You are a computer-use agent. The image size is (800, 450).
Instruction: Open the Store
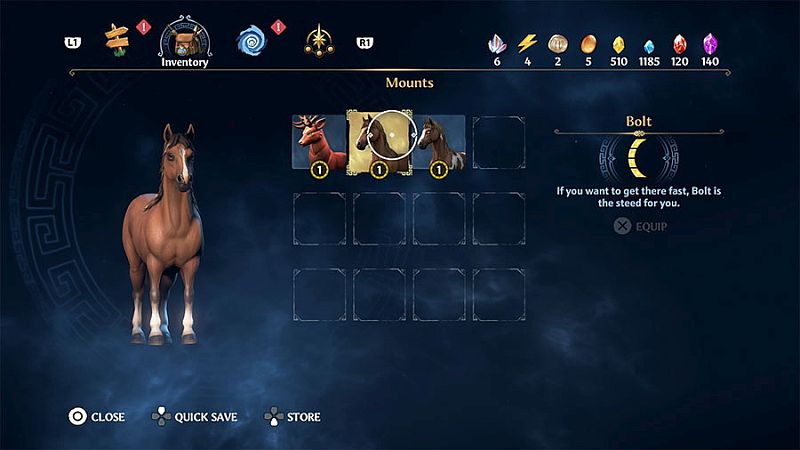pos(293,416)
